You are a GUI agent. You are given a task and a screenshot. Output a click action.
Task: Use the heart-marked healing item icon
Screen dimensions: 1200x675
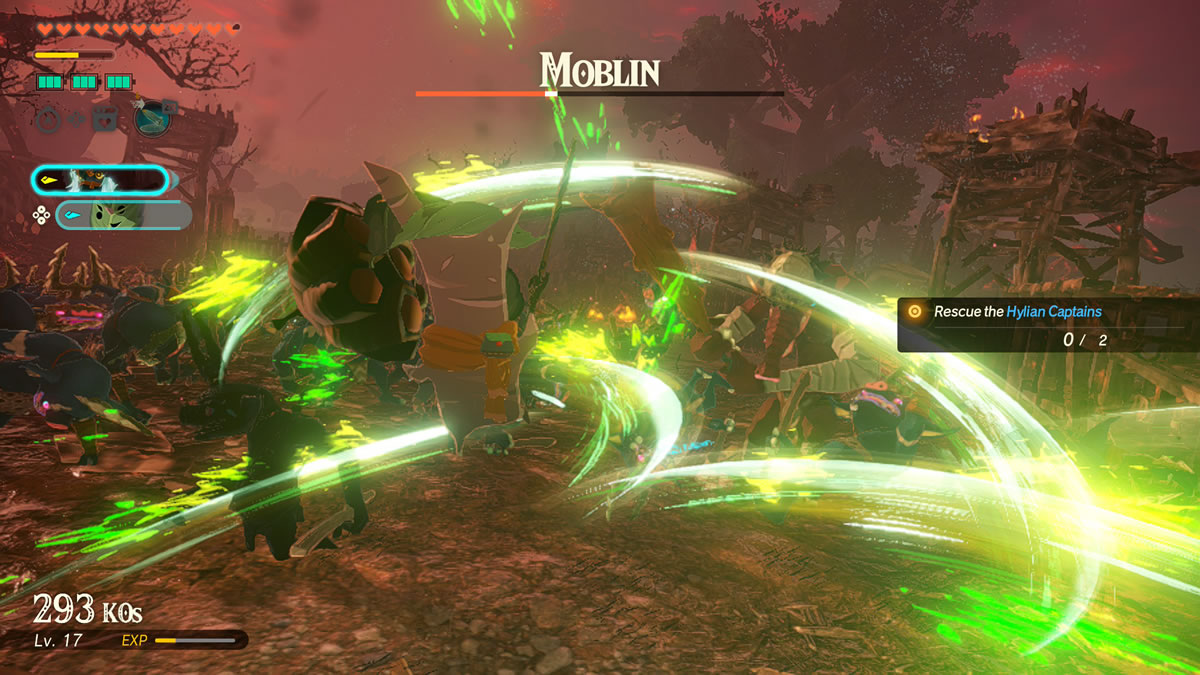(x=105, y=120)
